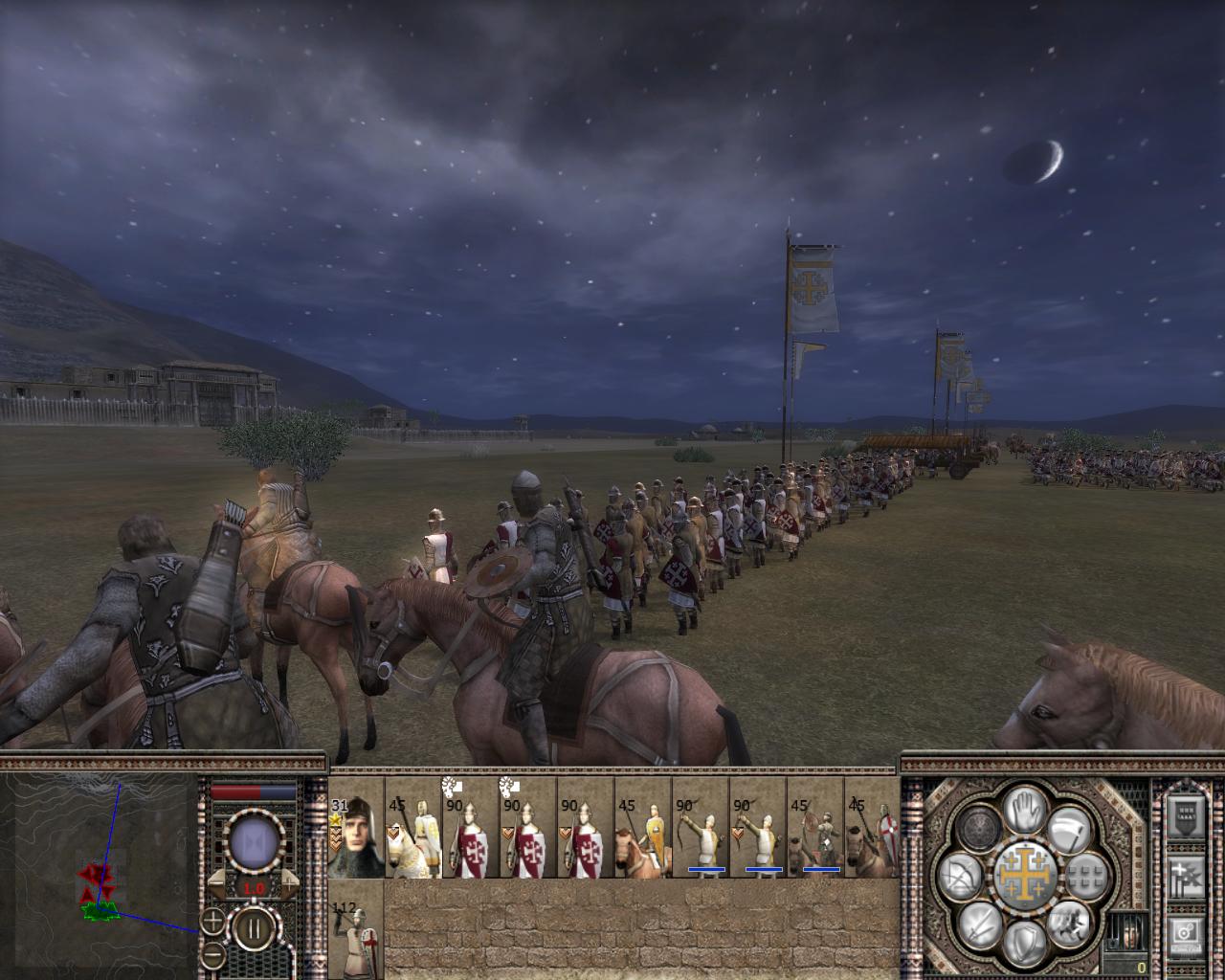Pause the battle
Viewport: 1225px width, 980px height.
pos(254,927)
